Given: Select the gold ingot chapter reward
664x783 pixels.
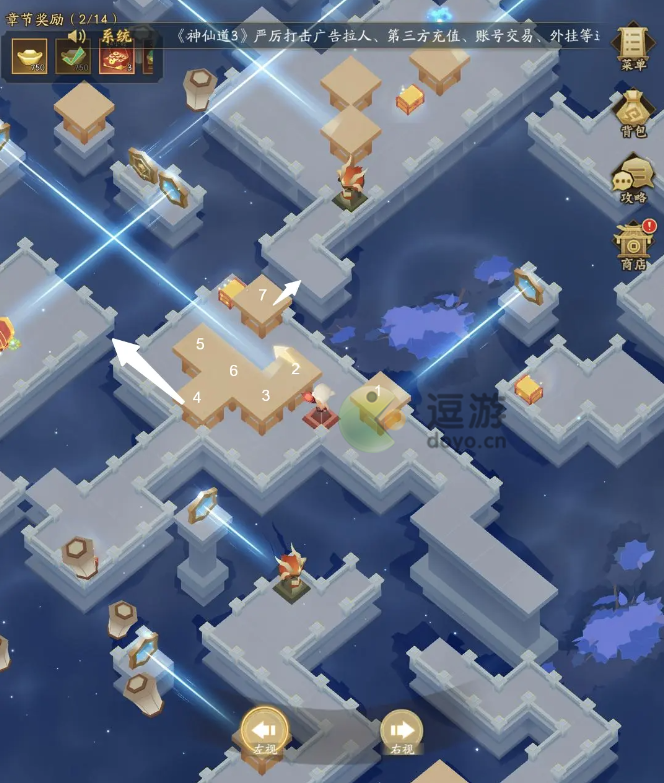Looking at the screenshot, I should [29, 57].
